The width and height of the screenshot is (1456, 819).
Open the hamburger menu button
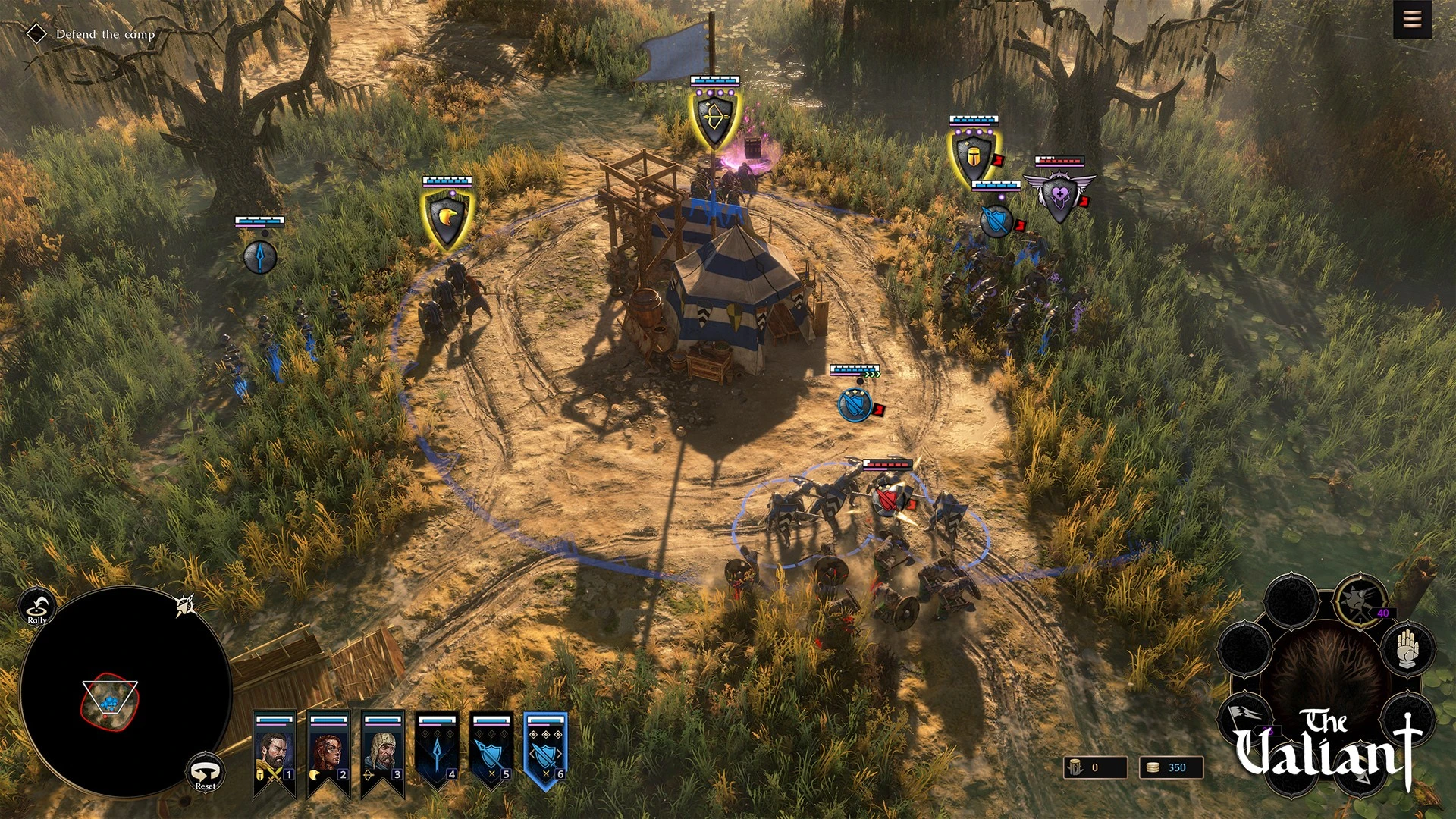(x=1412, y=19)
